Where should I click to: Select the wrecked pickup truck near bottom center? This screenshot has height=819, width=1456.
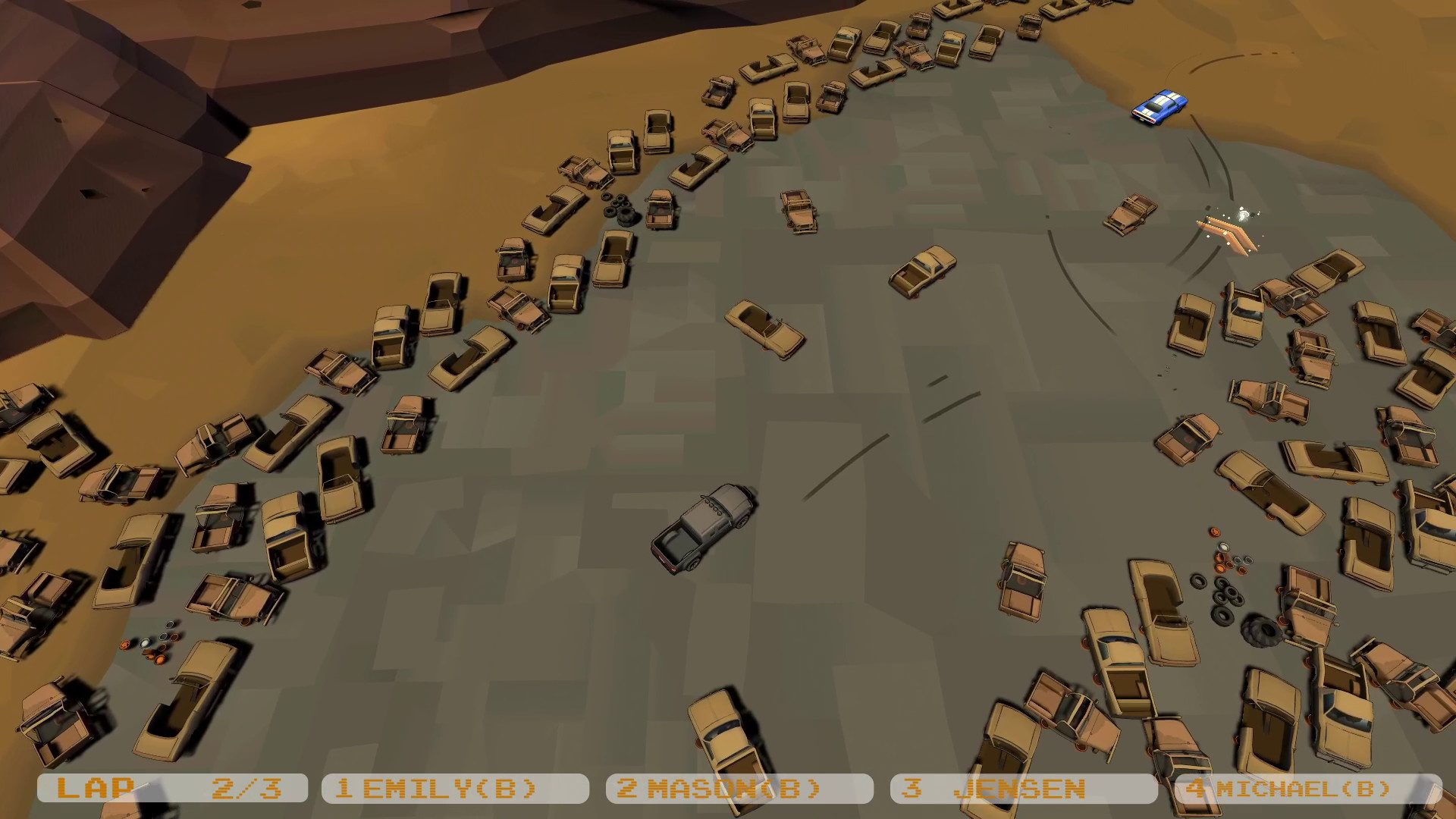point(728,739)
